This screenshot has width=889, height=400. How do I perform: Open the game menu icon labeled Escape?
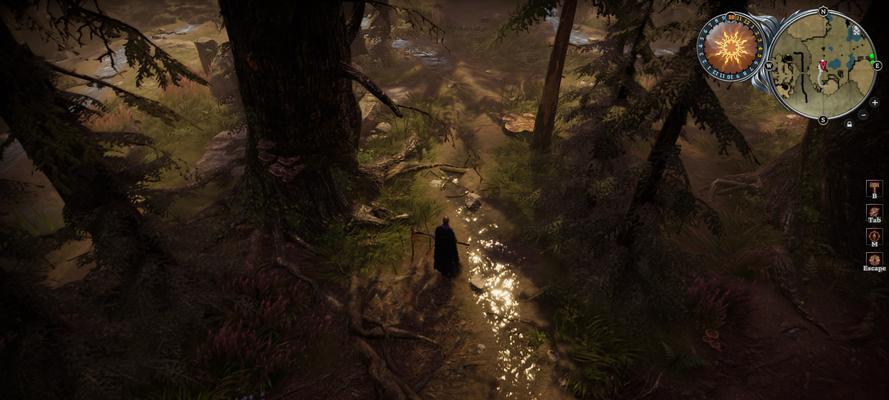[874, 260]
